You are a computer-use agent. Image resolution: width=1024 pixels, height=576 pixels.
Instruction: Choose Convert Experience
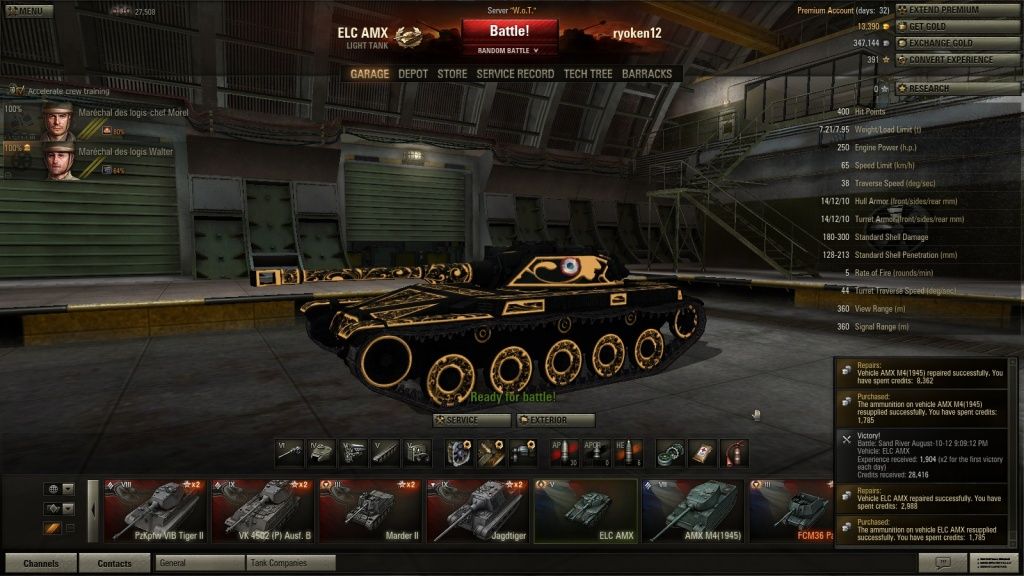pos(958,59)
